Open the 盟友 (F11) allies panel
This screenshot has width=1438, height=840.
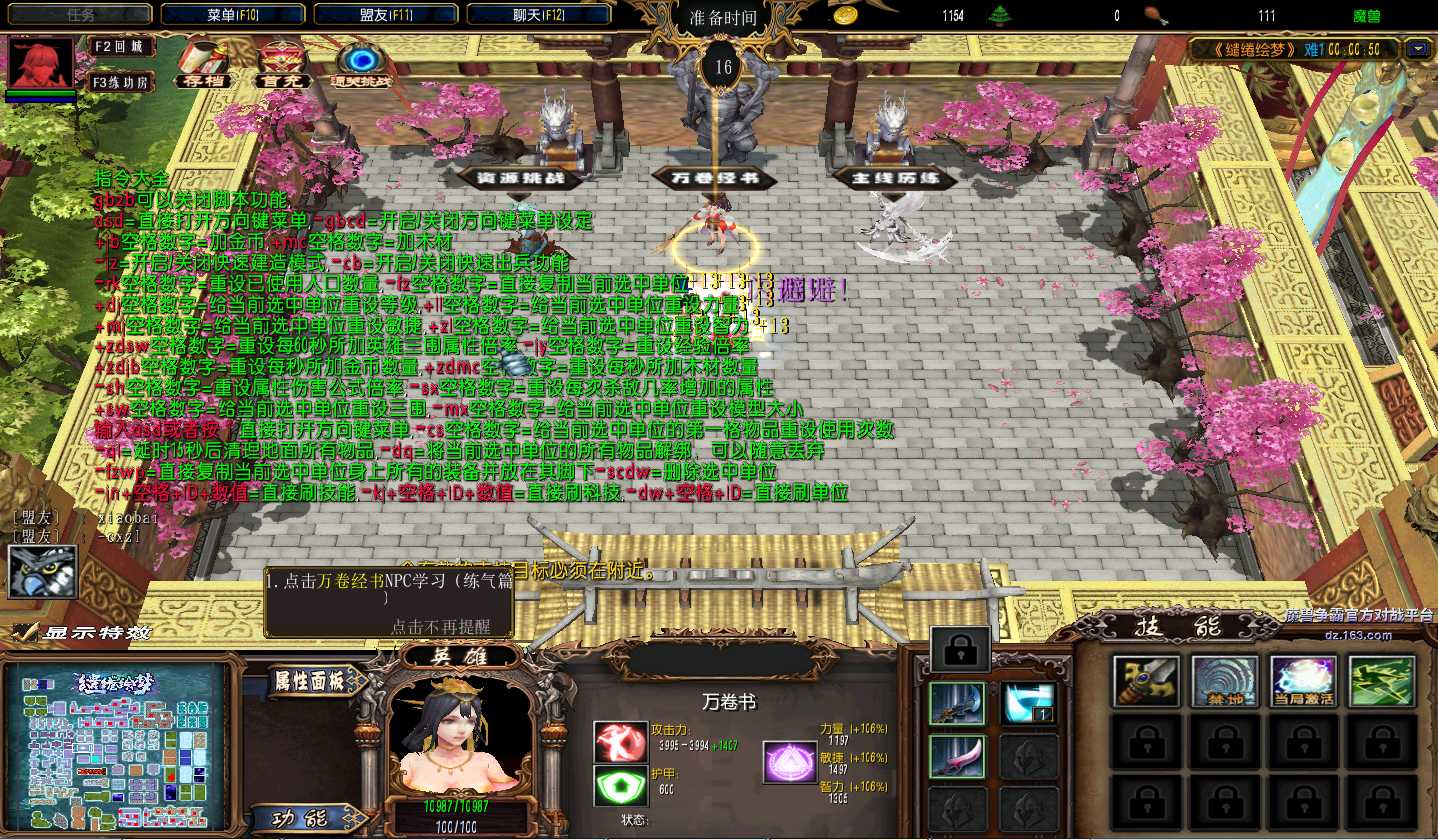click(387, 15)
